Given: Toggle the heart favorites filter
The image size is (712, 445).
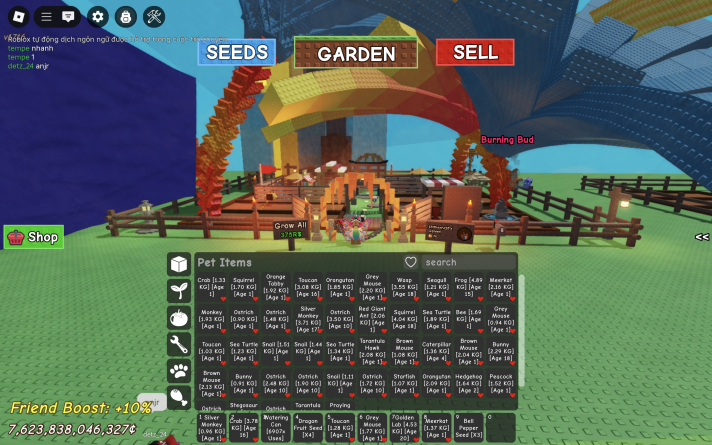Looking at the screenshot, I should click(x=410, y=262).
